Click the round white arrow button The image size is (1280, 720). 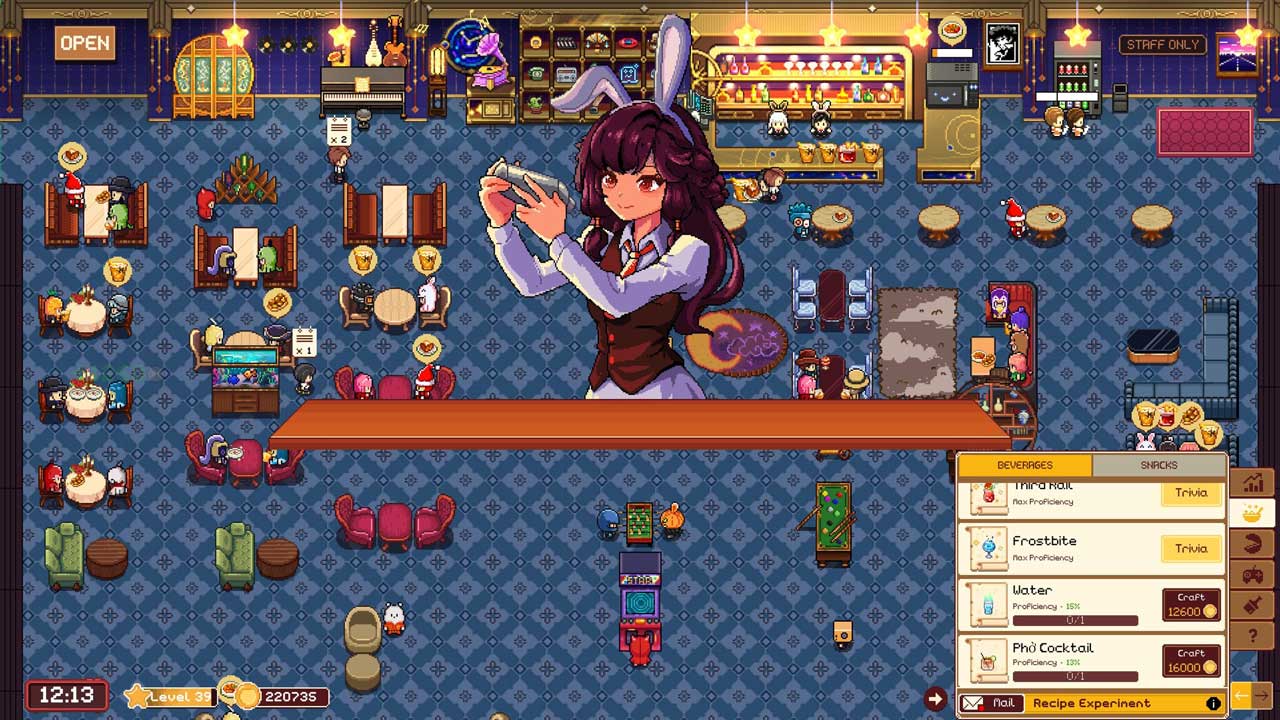(935, 699)
